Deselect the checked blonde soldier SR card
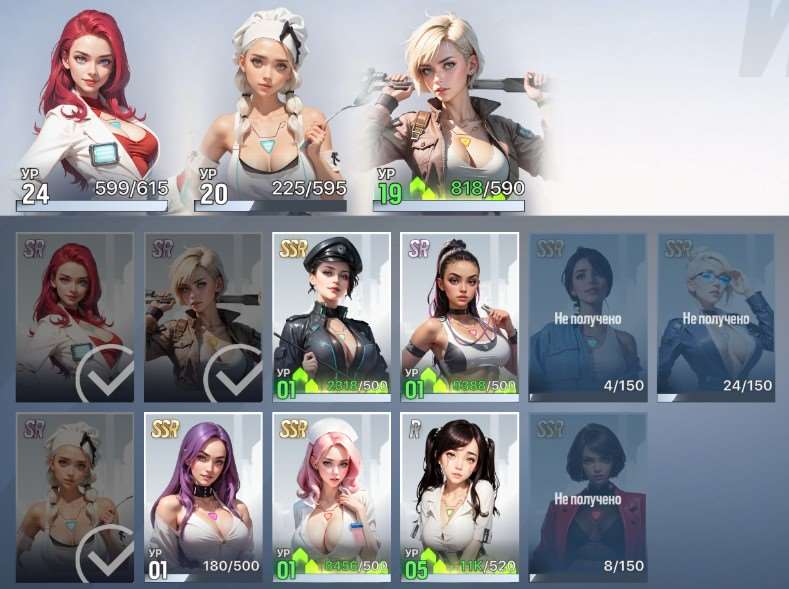The height and width of the screenshot is (589, 789). pyautogui.click(x=203, y=317)
